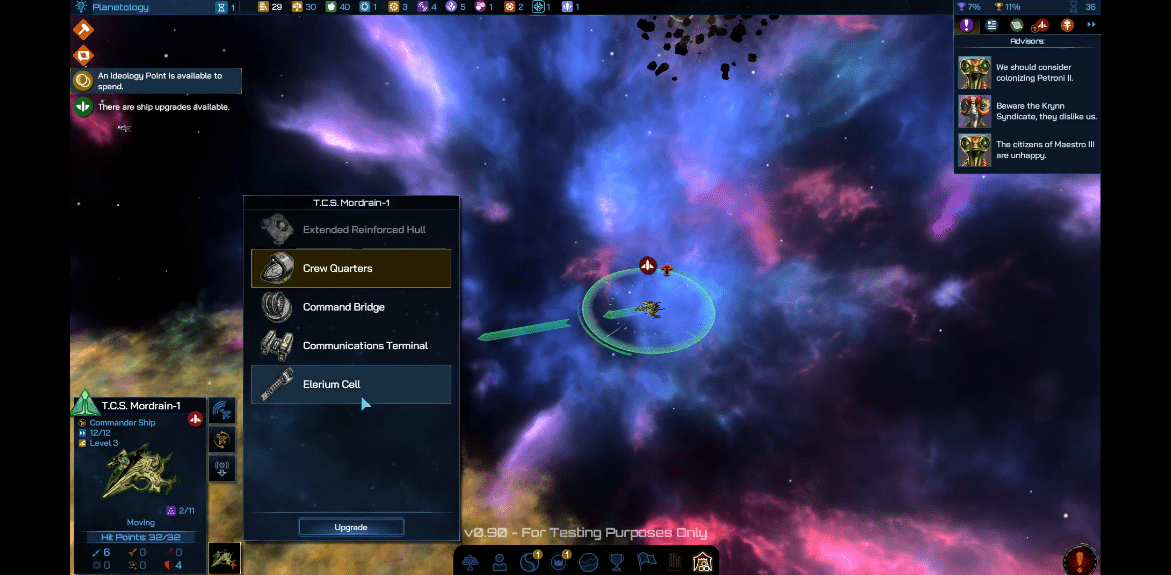Open the Maestro III unhappy citizens advice

point(1028,150)
